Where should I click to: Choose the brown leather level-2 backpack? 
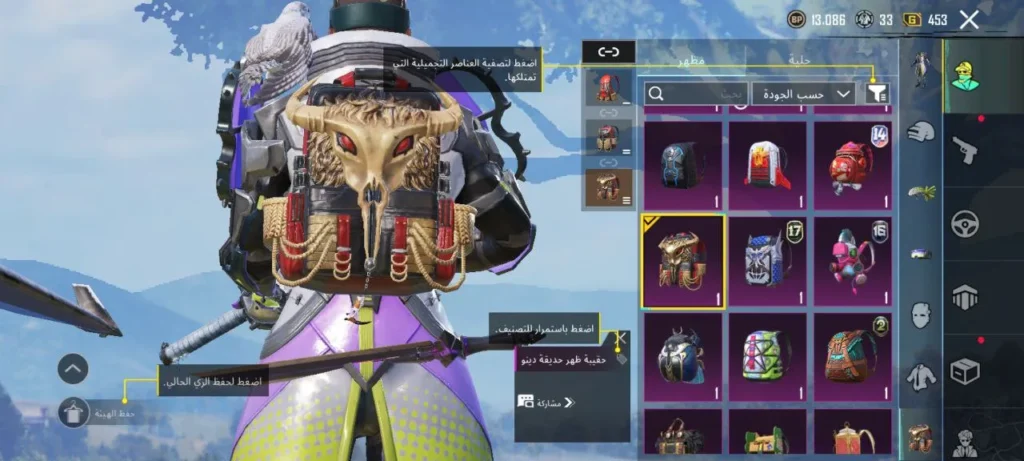(852, 356)
